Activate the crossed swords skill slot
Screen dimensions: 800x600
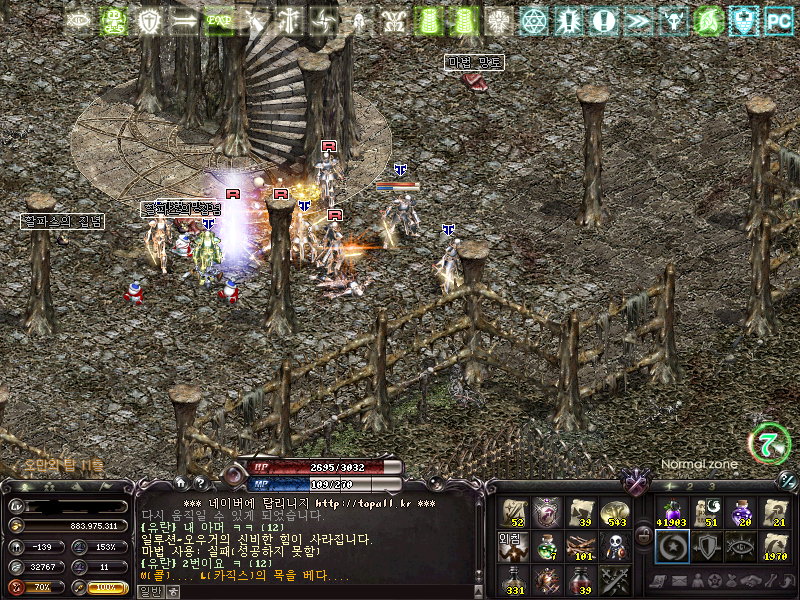click(x=615, y=580)
